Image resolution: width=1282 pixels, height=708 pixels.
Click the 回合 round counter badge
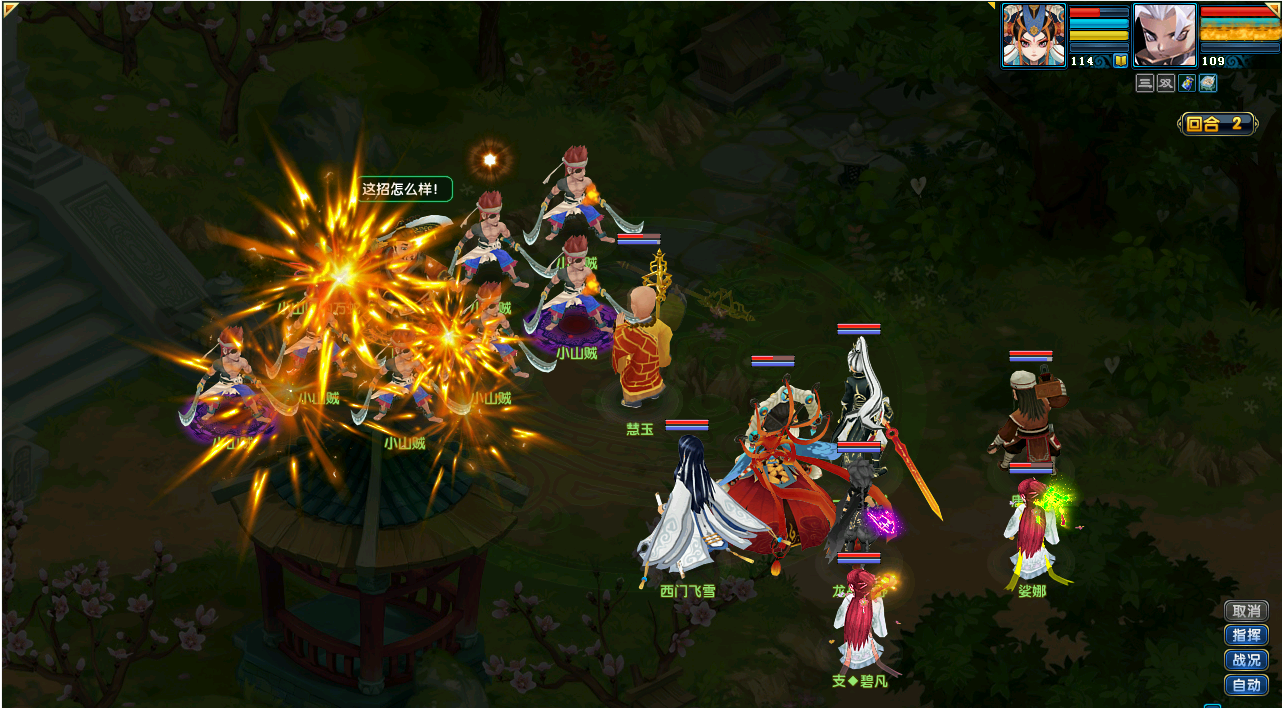1217,124
